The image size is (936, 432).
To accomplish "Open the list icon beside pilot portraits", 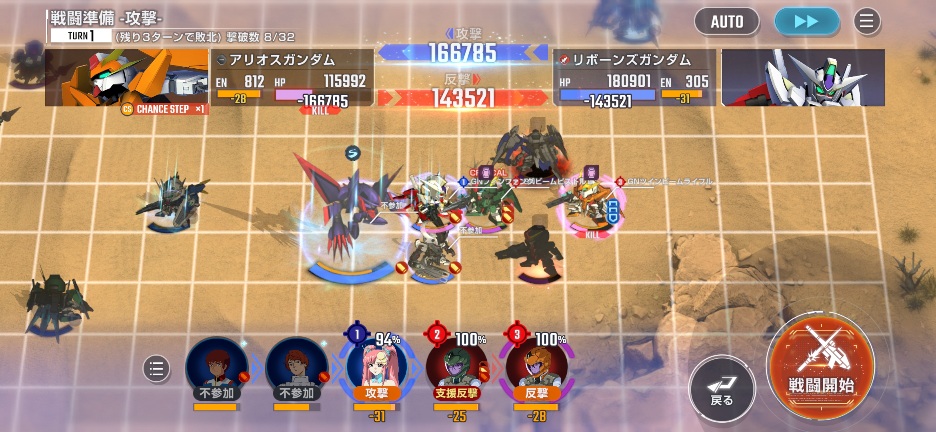I will tap(157, 368).
